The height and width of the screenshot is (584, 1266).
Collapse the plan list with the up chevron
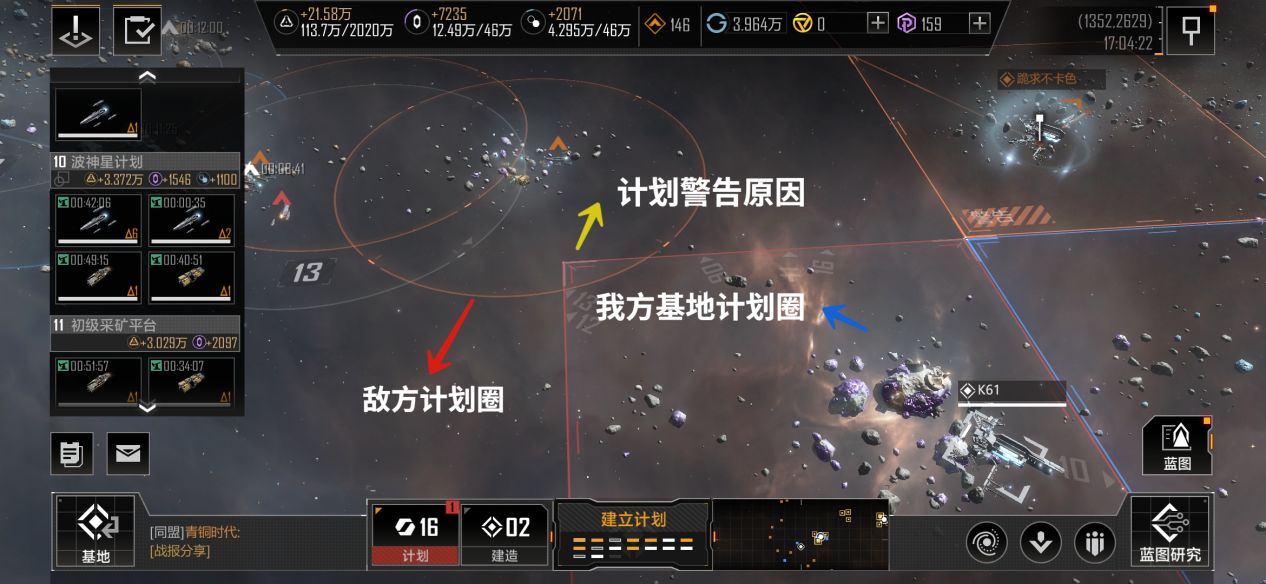click(147, 76)
